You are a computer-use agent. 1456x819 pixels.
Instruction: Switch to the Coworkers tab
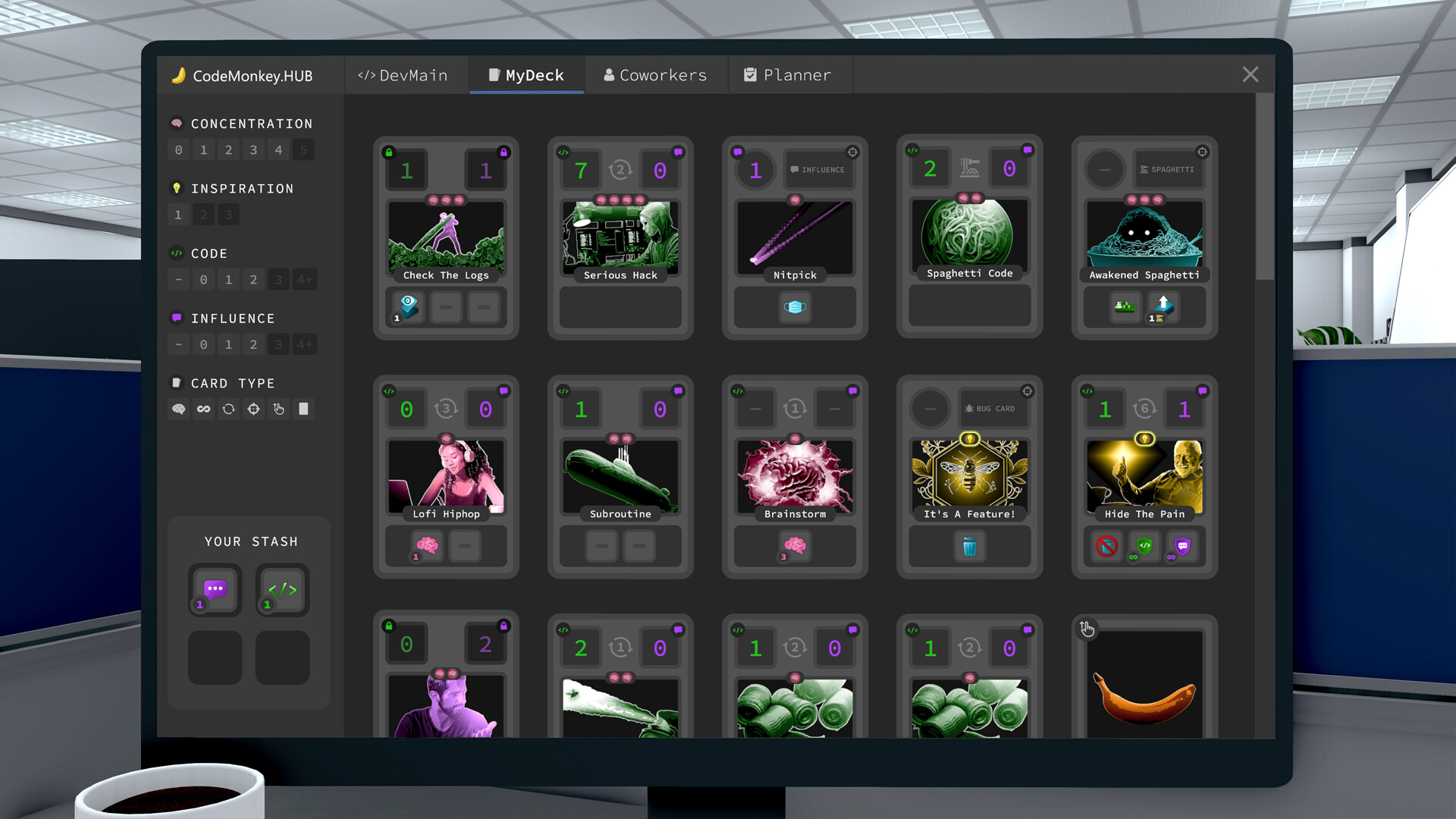click(655, 74)
